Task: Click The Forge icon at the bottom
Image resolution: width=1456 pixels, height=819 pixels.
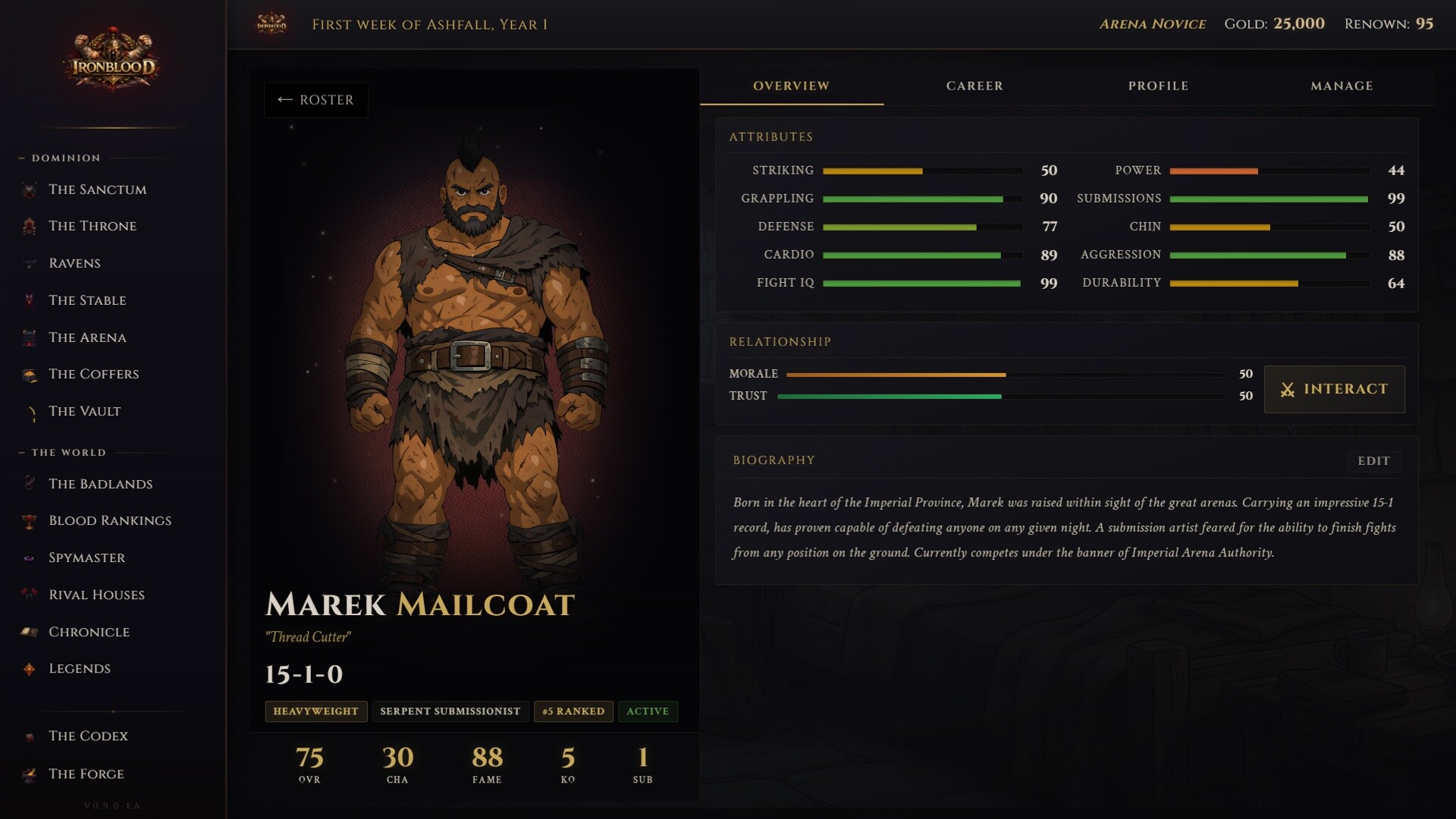Action: 30,773
